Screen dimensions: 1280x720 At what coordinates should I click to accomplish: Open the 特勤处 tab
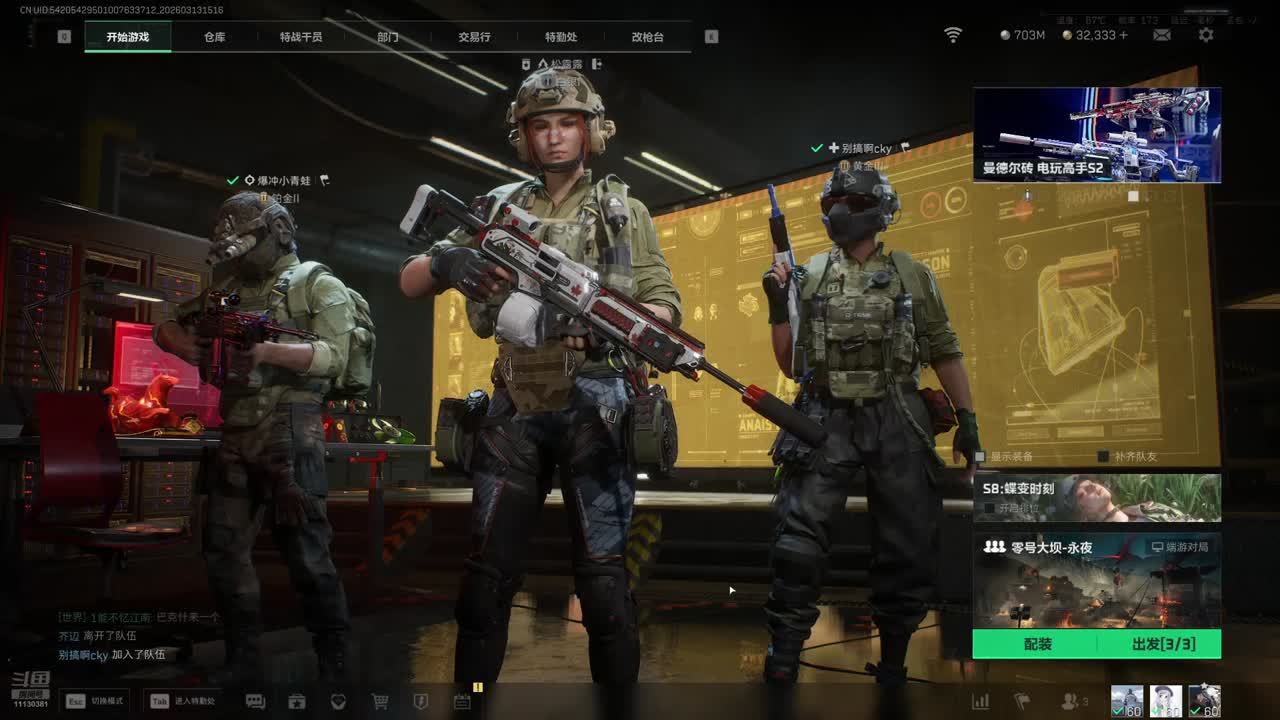561,37
